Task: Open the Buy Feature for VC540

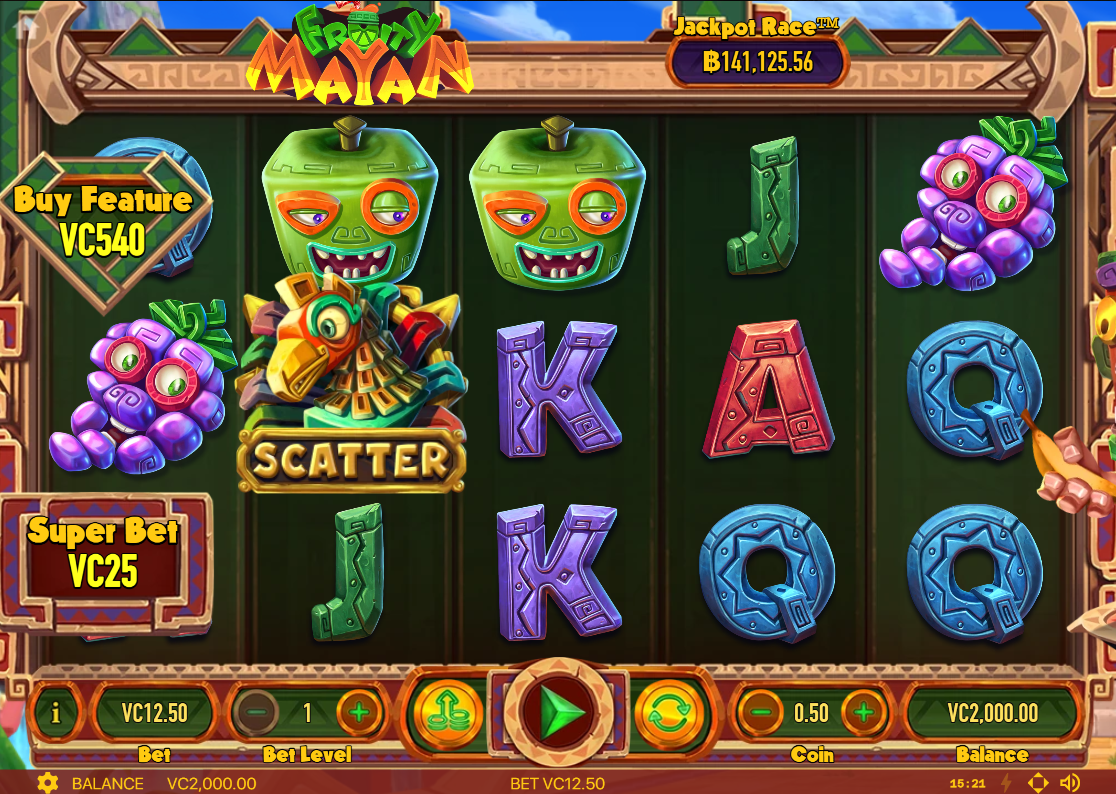Action: coord(104,221)
